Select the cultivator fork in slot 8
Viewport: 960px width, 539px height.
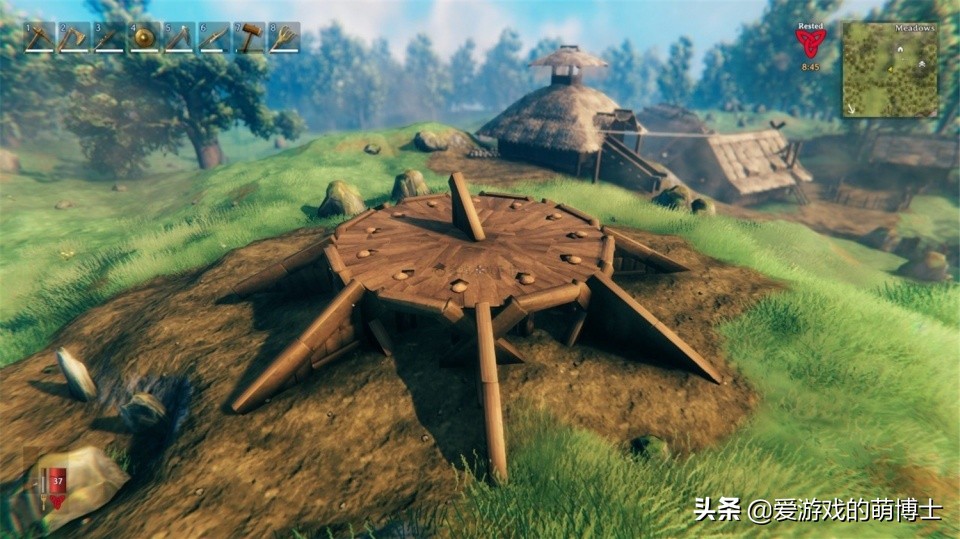[x=284, y=37]
